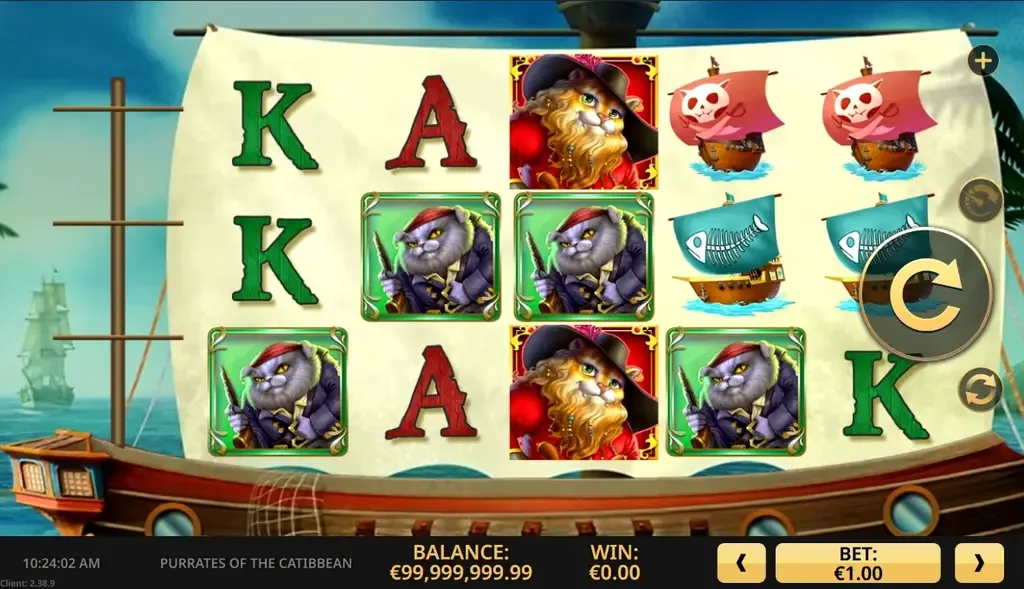Viewport: 1024px width, 589px height.
Task: Open the €1.00 bet selector
Action: (858, 563)
